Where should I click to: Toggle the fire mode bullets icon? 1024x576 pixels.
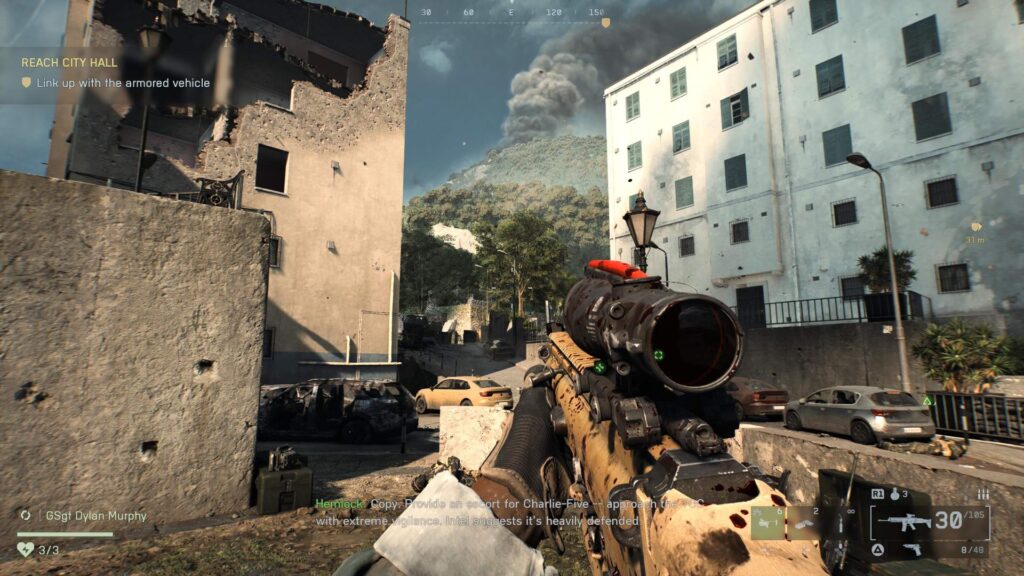pyautogui.click(x=983, y=494)
